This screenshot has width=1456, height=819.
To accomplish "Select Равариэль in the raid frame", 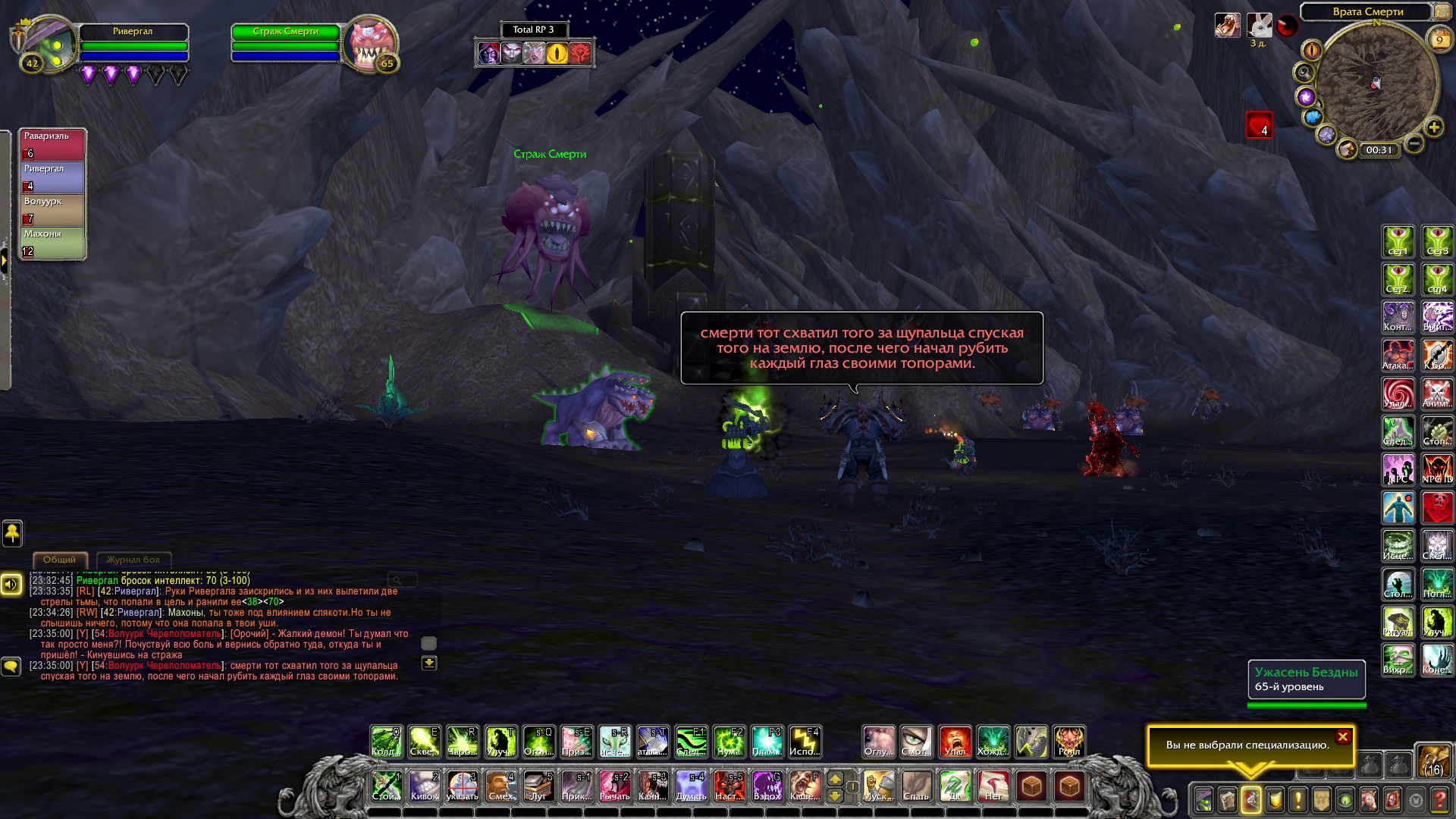I will tap(52, 144).
